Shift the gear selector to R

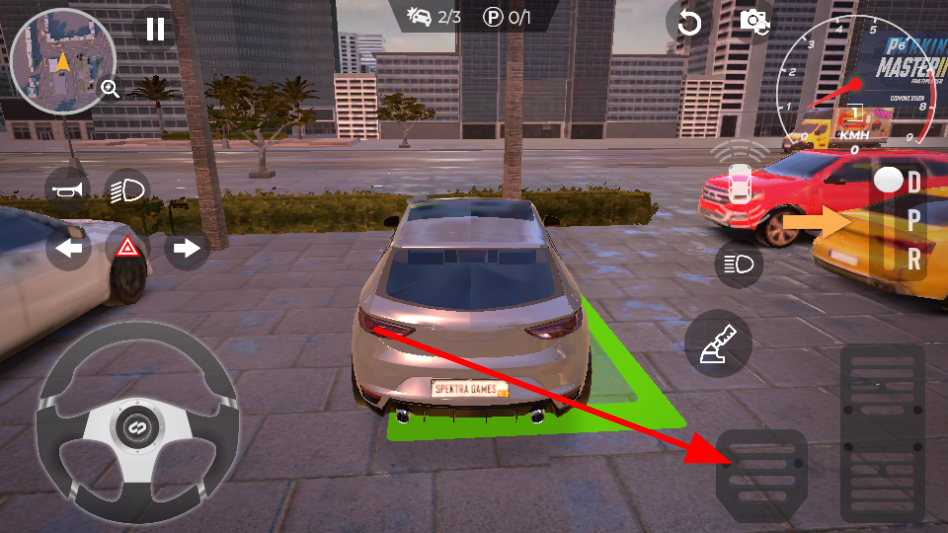(x=914, y=258)
